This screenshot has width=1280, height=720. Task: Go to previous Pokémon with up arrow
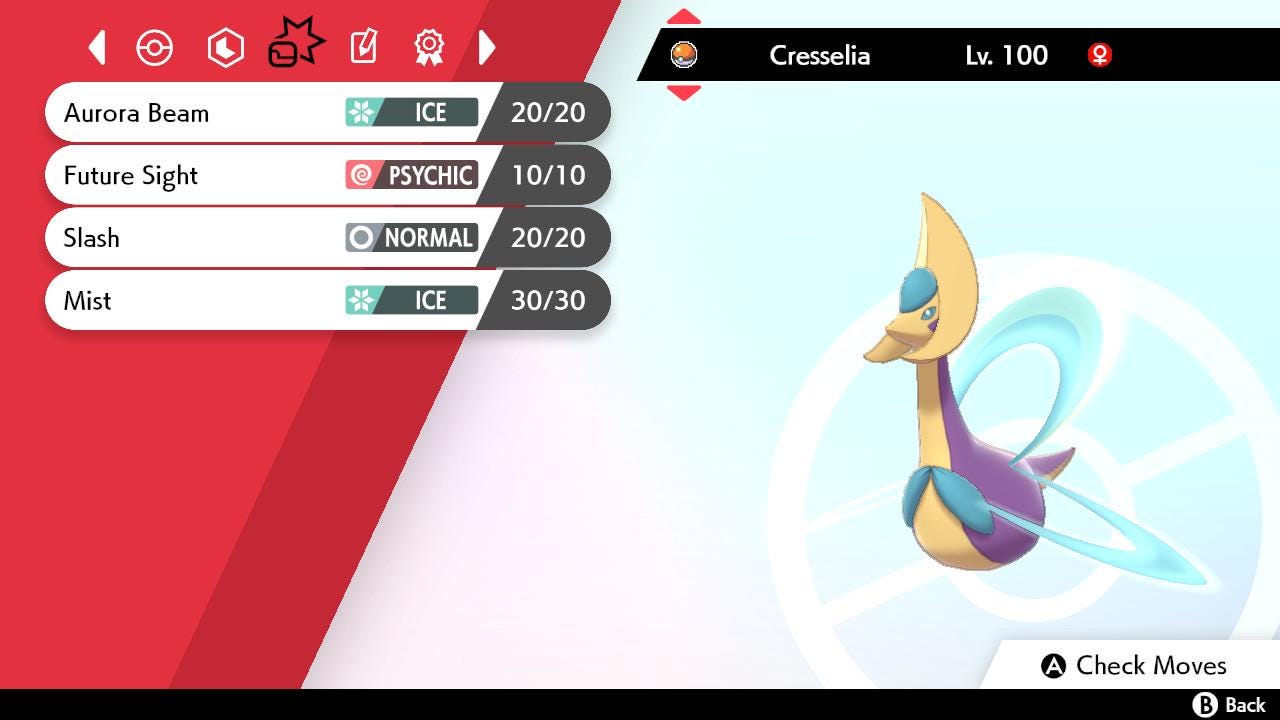click(x=684, y=17)
